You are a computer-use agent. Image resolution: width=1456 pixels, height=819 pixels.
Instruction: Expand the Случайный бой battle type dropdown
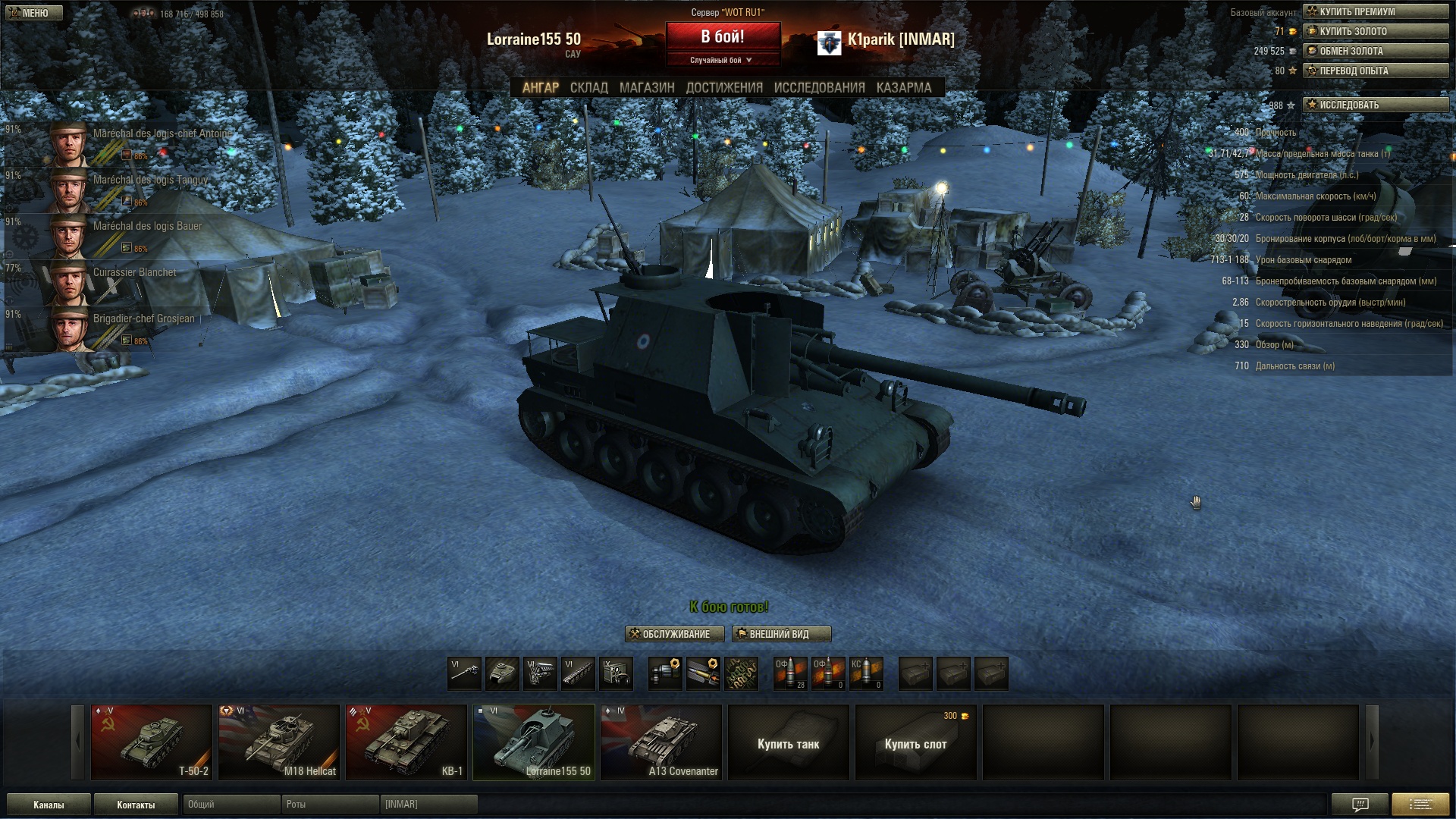(723, 60)
